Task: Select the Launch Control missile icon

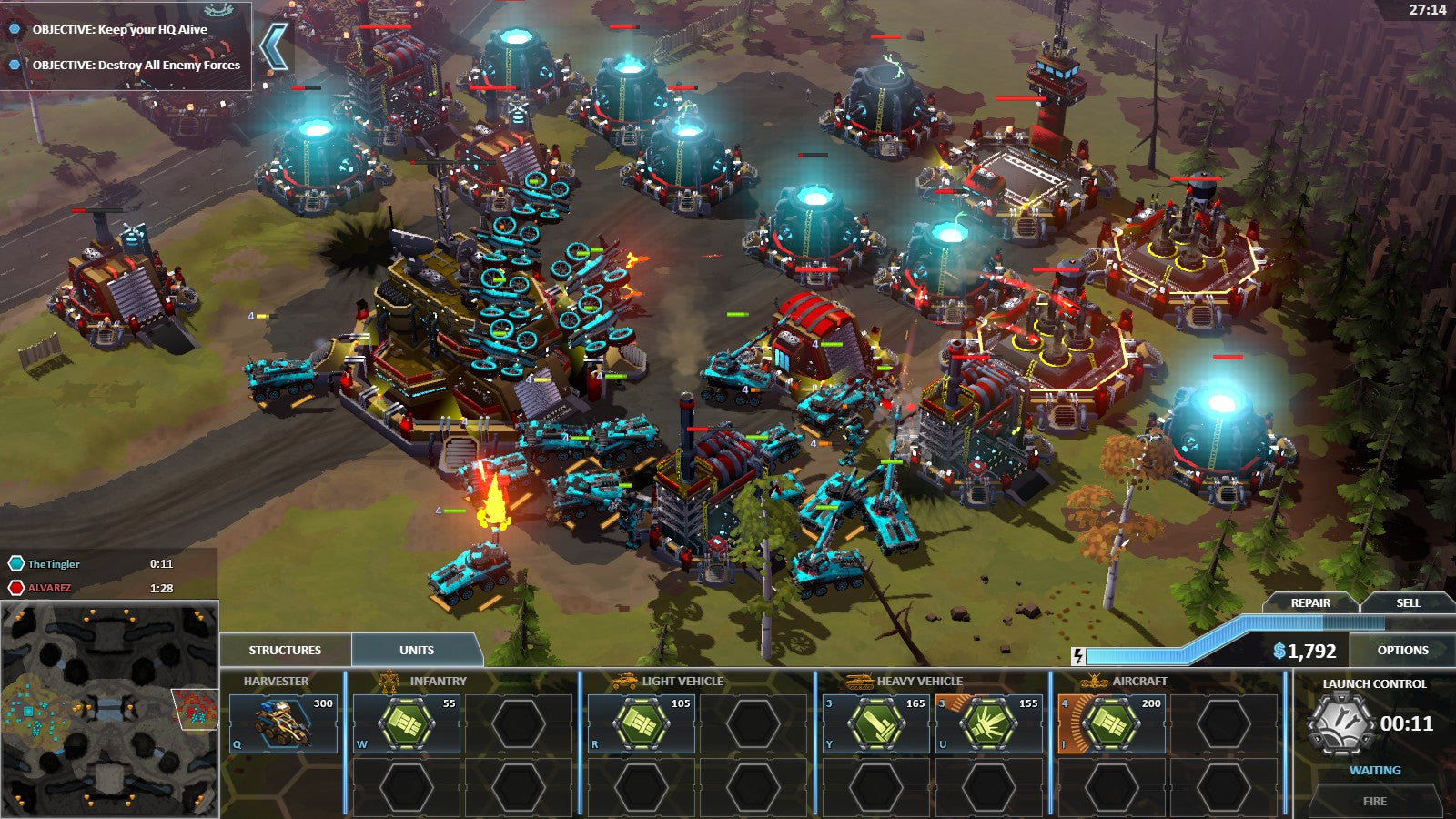Action: (x=1340, y=724)
